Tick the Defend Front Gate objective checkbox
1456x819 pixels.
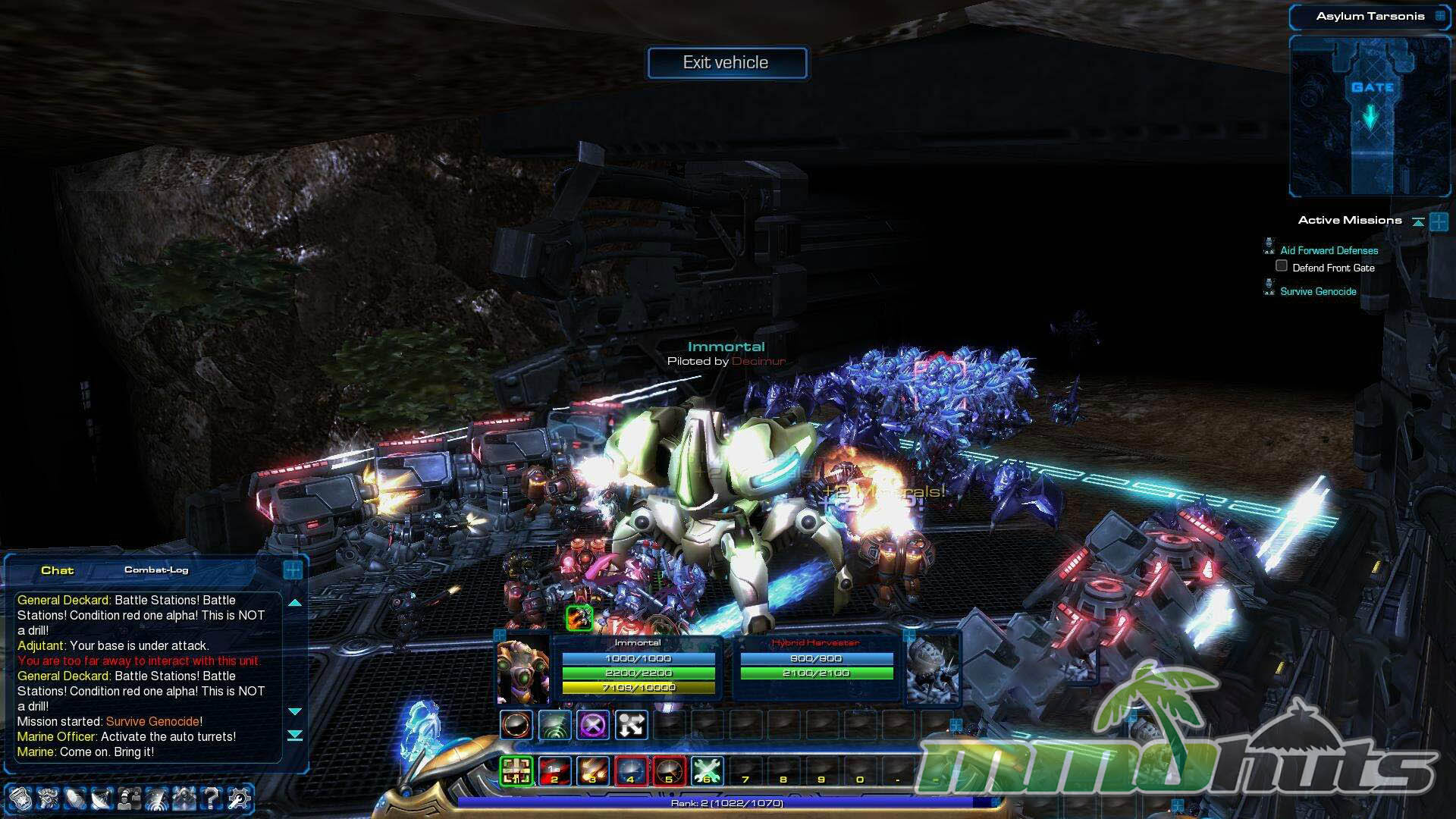tap(1282, 266)
